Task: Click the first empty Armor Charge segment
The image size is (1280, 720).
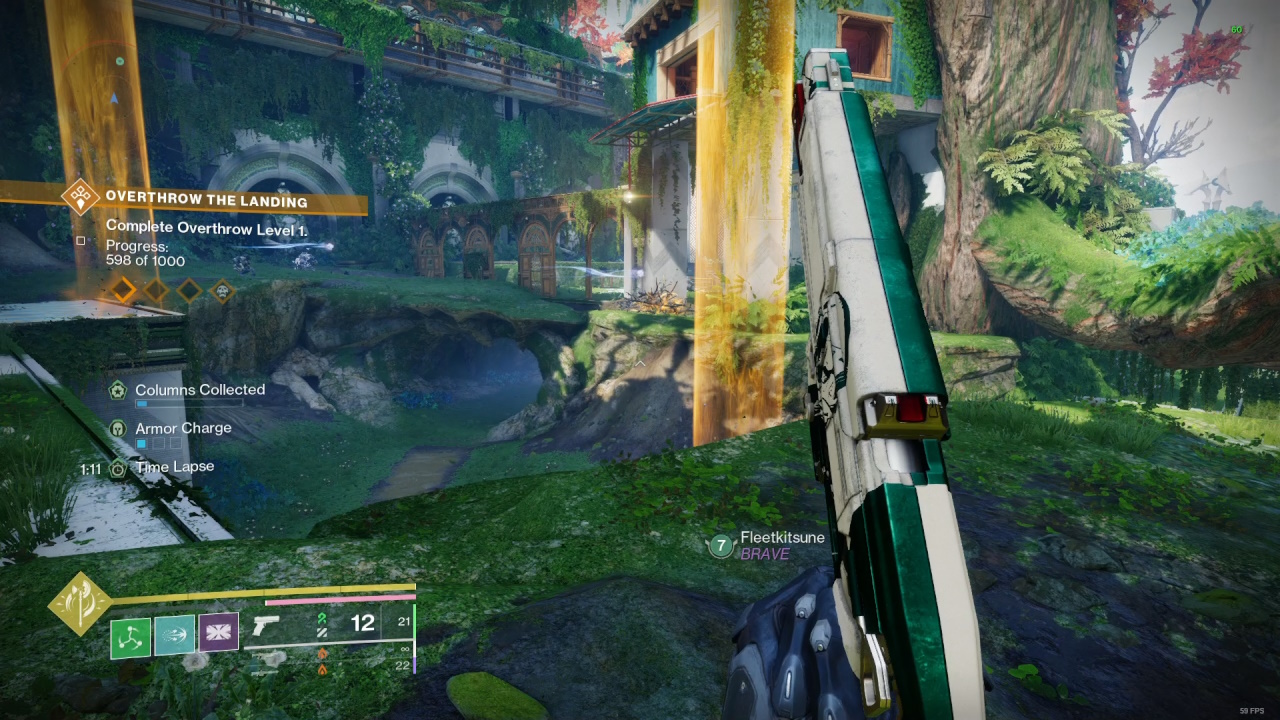Action: (x=159, y=443)
